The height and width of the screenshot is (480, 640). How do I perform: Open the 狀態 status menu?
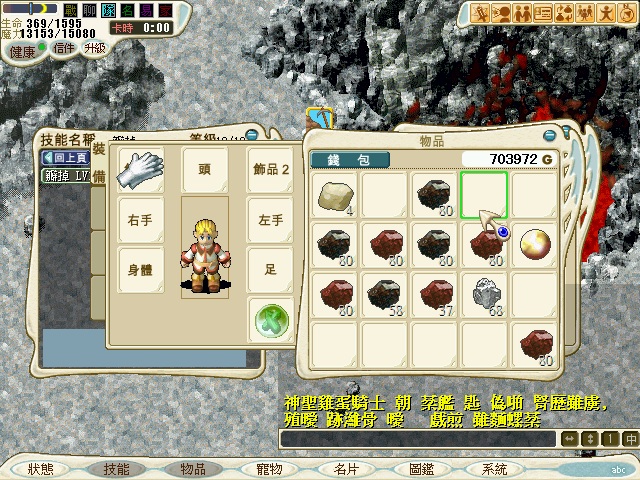pyautogui.click(x=41, y=468)
